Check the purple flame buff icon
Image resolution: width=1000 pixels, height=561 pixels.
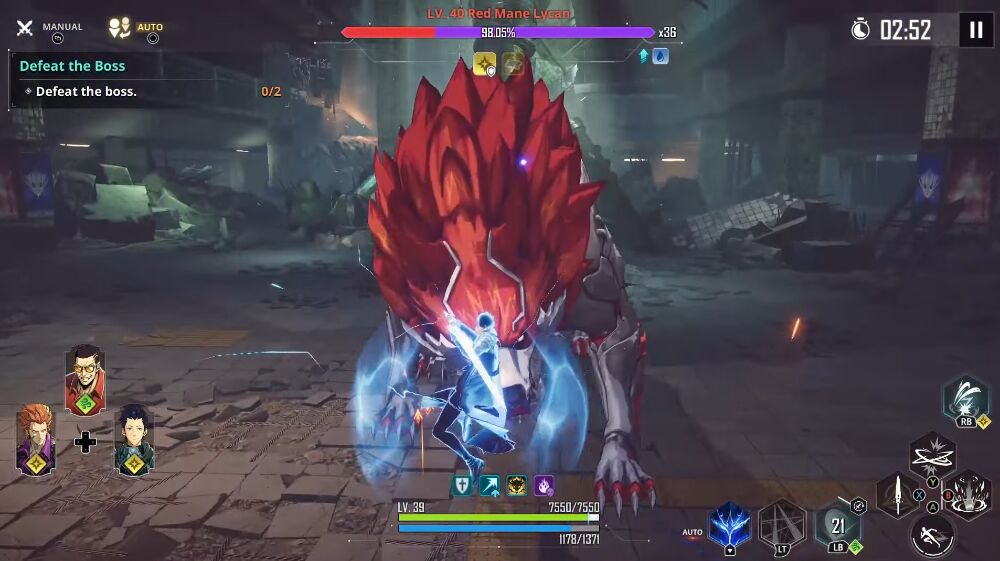544,486
